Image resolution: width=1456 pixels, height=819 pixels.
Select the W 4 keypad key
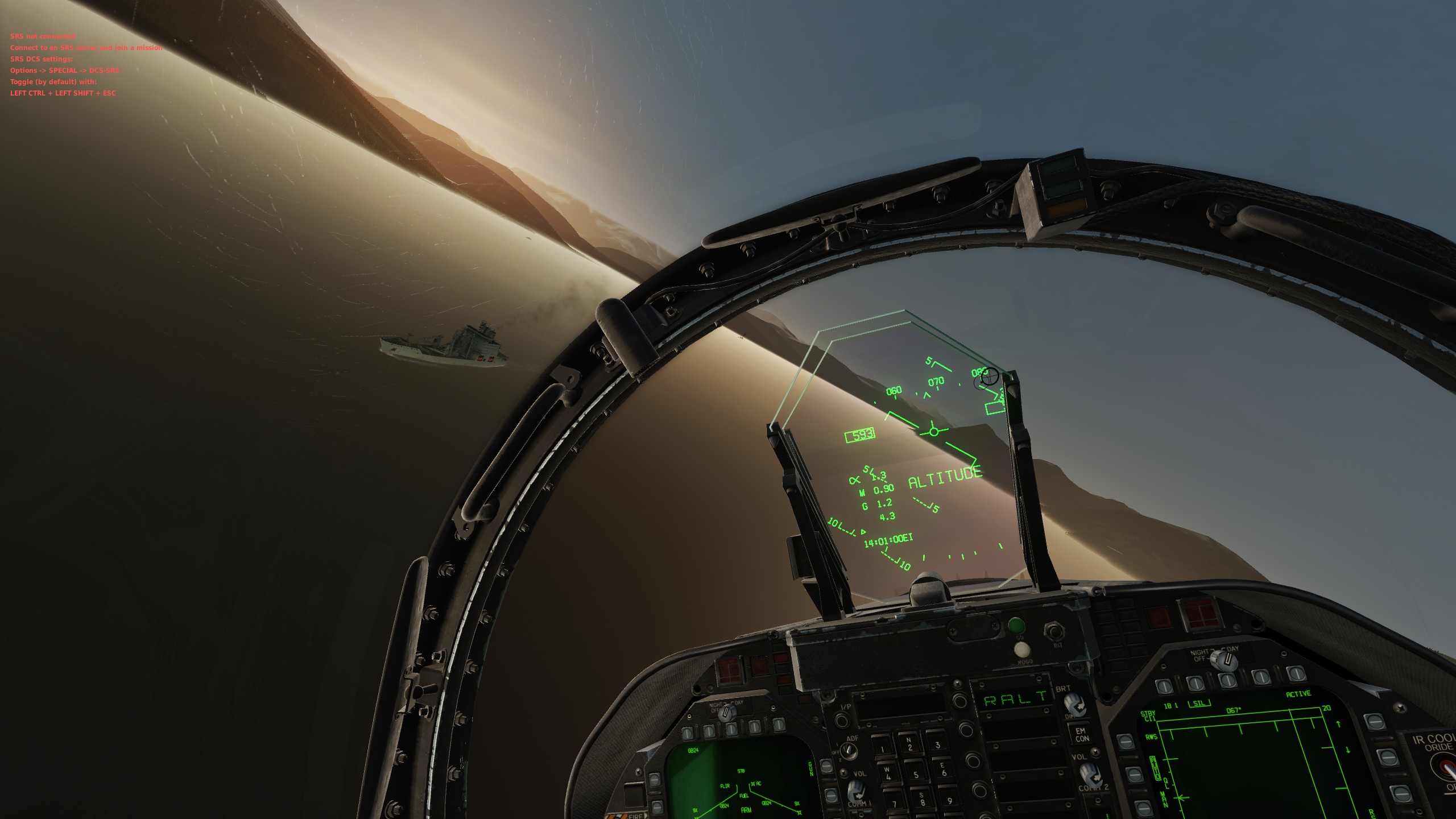click(x=888, y=774)
